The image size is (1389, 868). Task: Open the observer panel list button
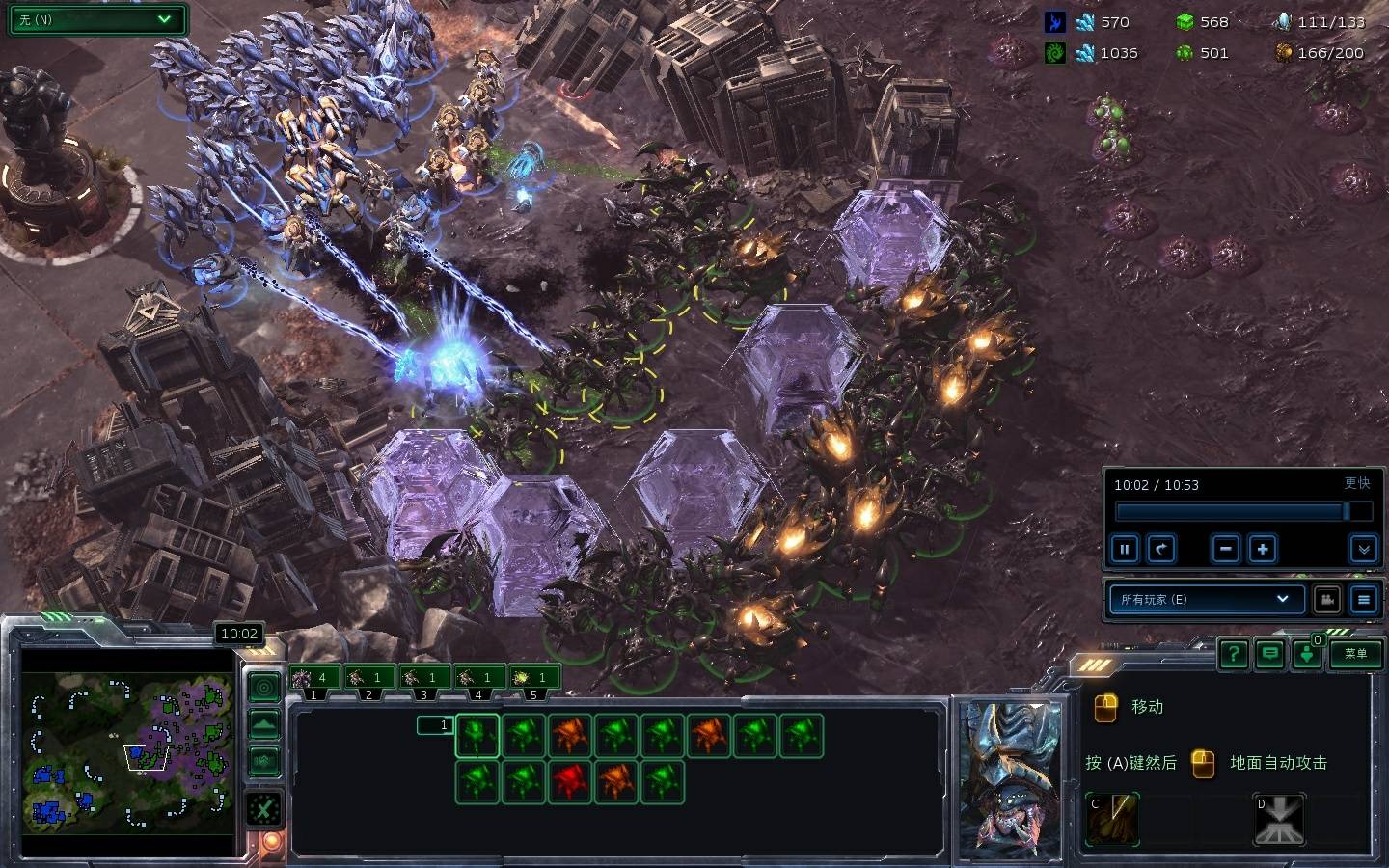coord(1363,599)
